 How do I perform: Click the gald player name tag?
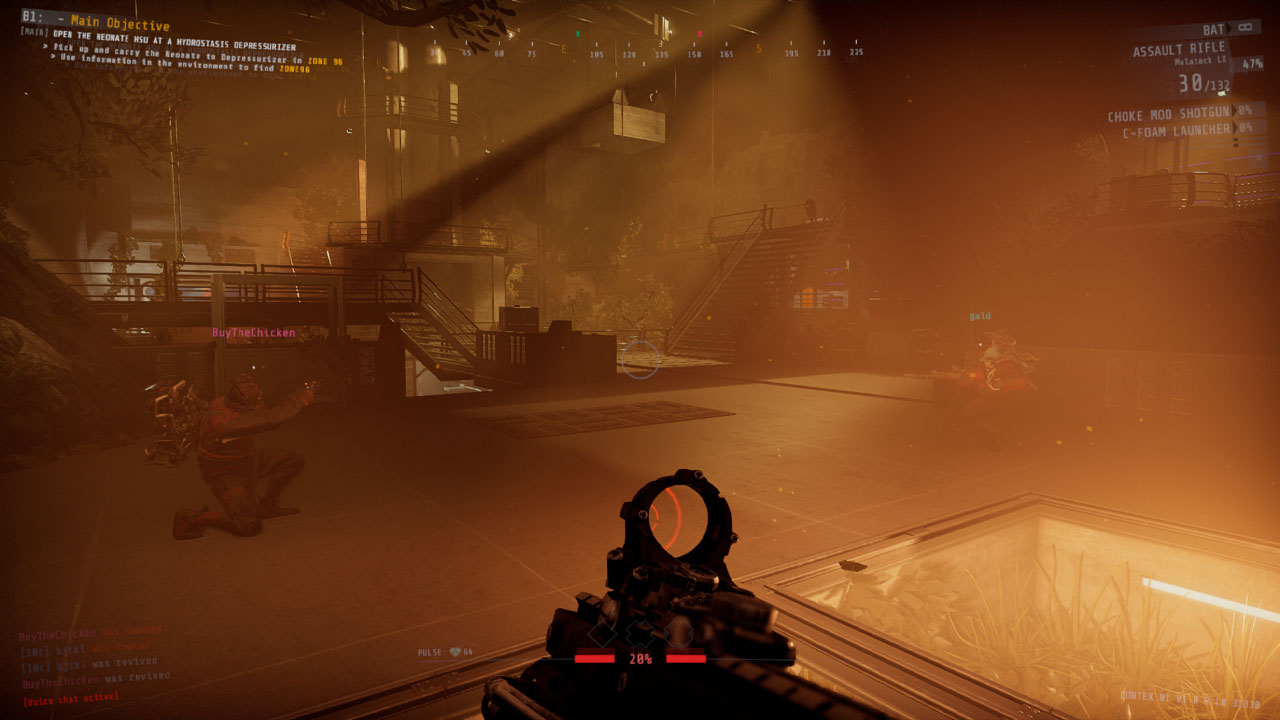click(980, 316)
